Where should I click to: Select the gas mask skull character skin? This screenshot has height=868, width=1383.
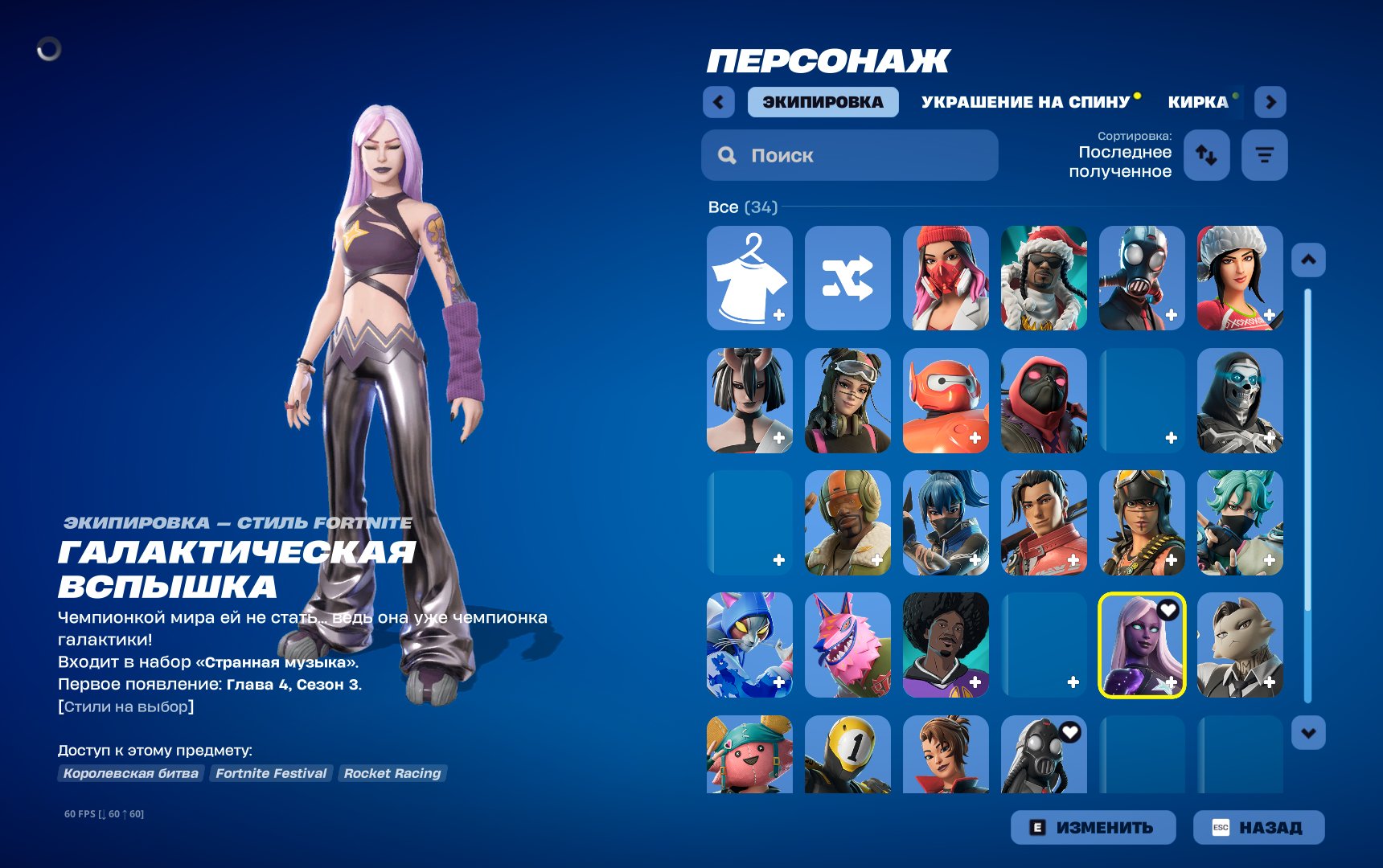pos(1142,279)
